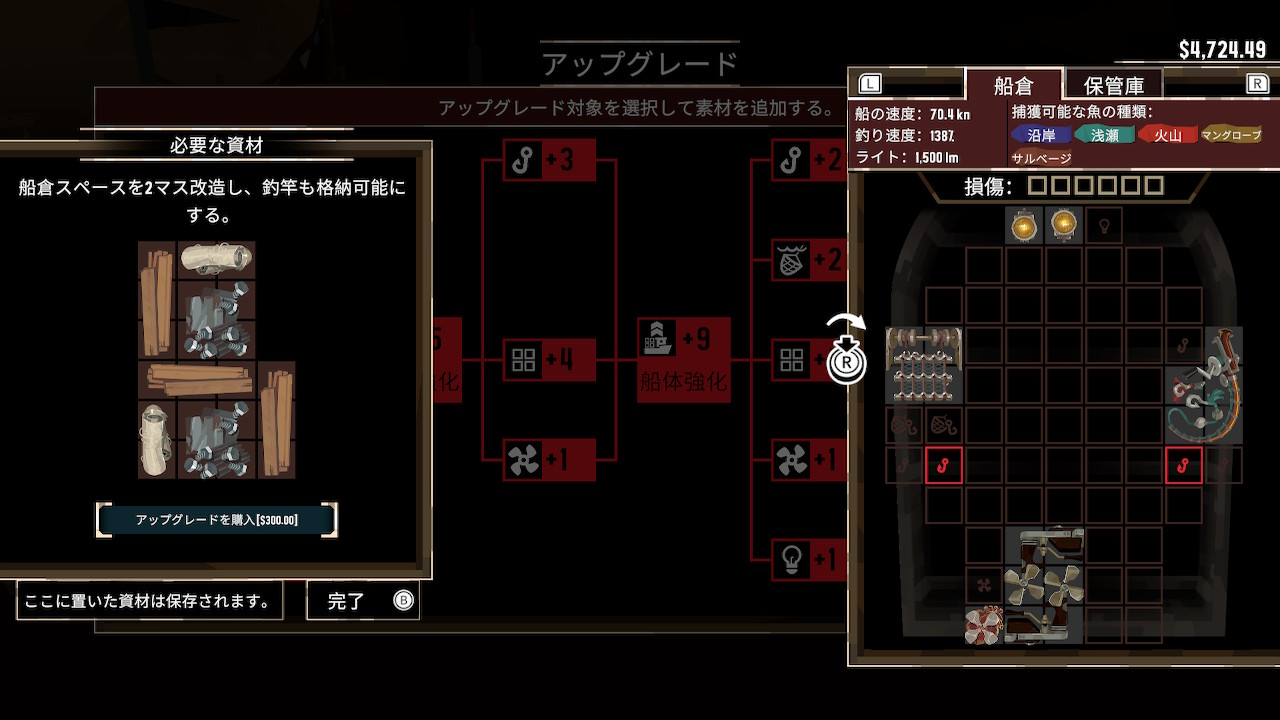Open the 船体強化 +9 hull upgrade node

click(684, 360)
